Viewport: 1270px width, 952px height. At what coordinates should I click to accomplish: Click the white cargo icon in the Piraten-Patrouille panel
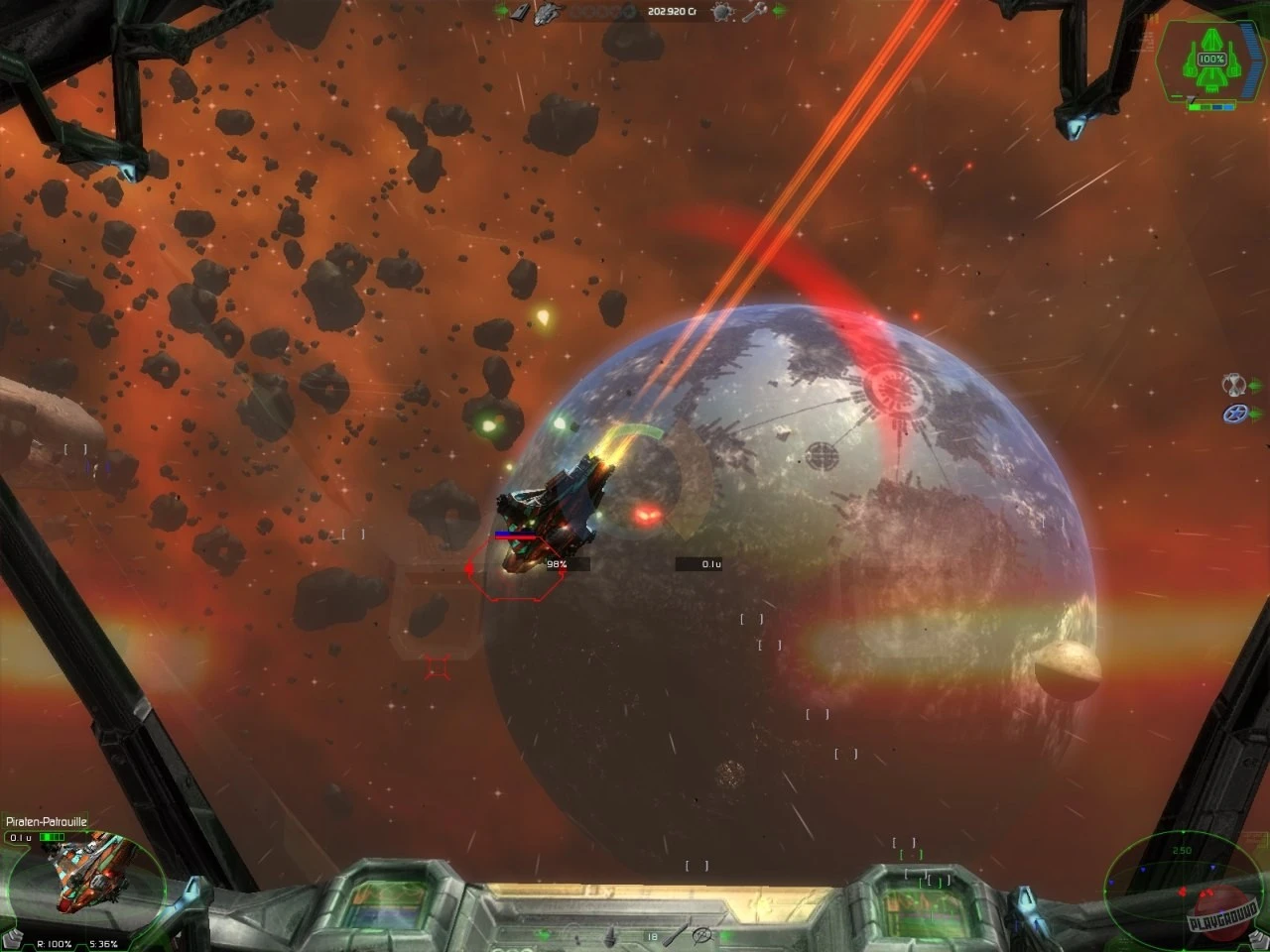click(x=14, y=936)
